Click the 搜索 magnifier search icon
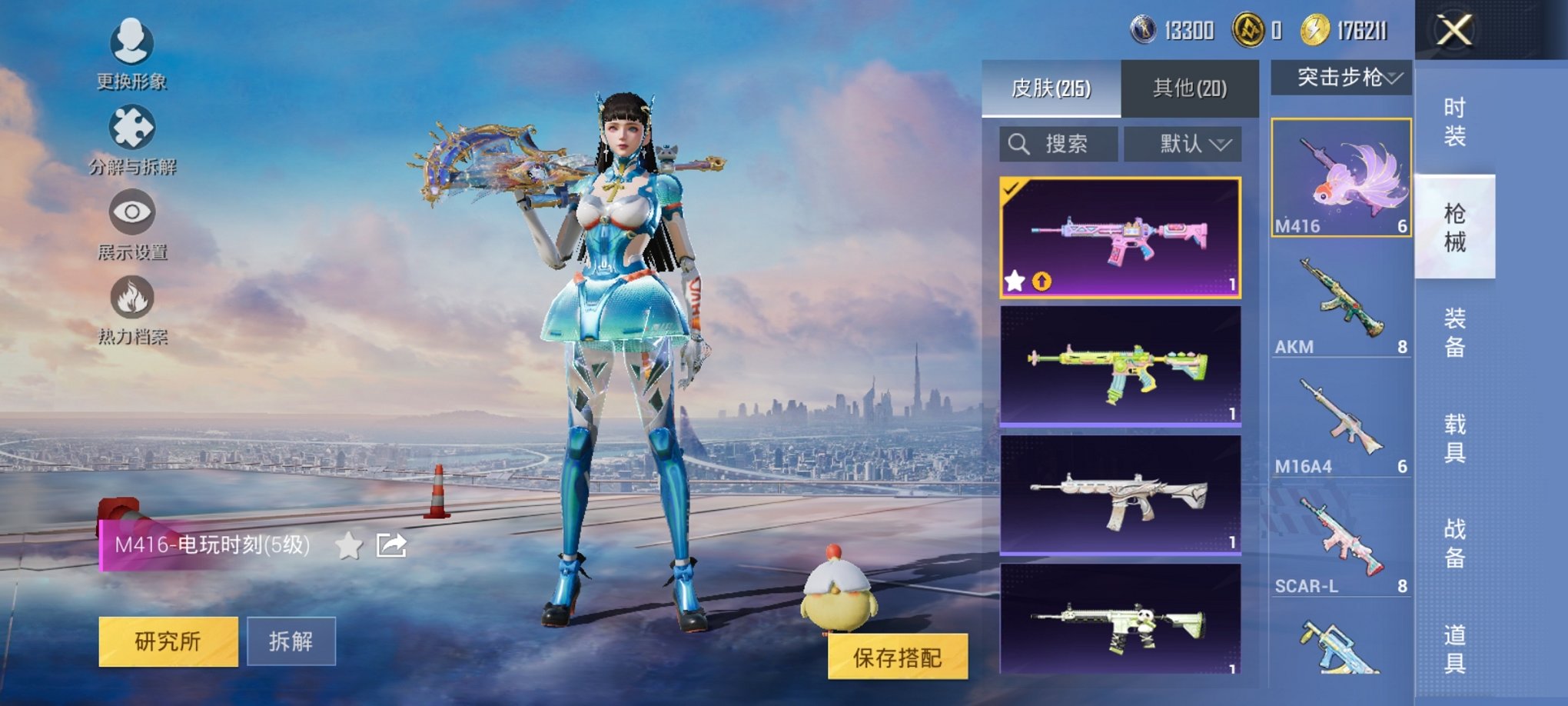This screenshot has width=1568, height=706. [1020, 142]
